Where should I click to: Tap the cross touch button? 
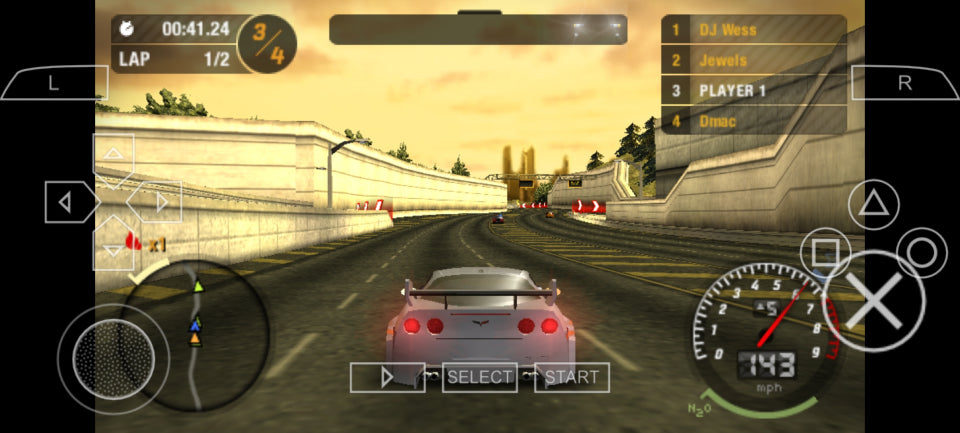pos(876,299)
